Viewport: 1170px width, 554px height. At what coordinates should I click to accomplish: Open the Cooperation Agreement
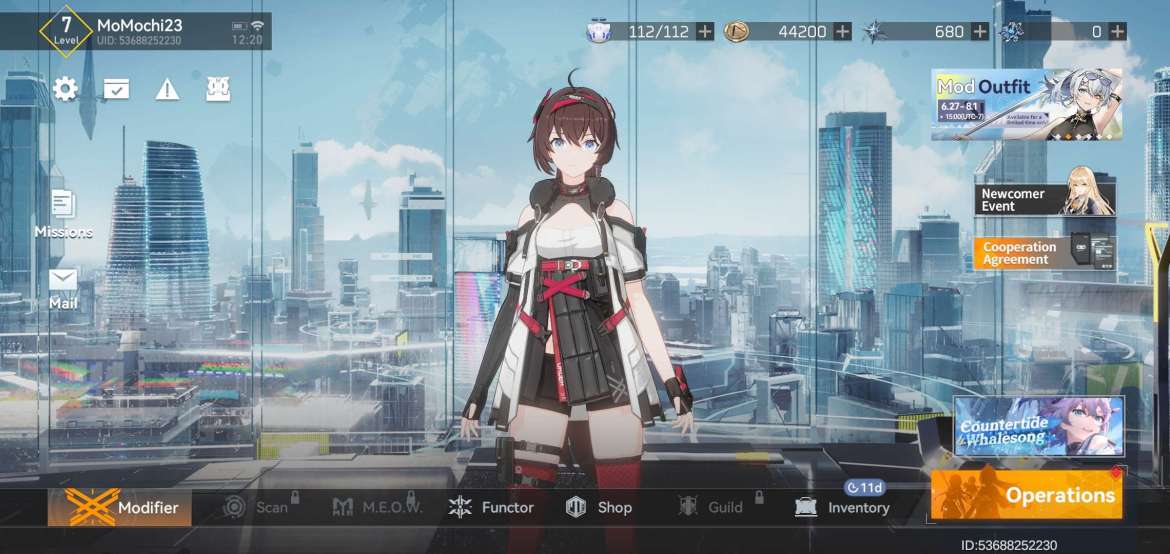tap(1044, 253)
